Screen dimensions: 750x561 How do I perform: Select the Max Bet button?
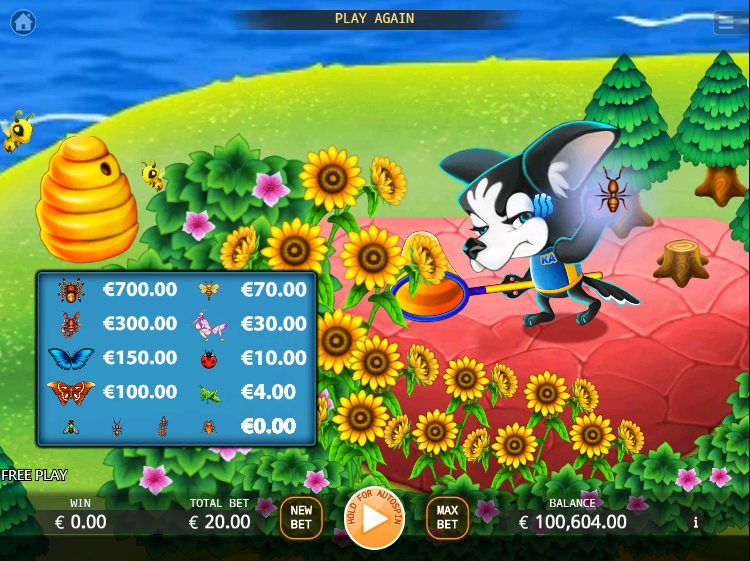(x=447, y=517)
